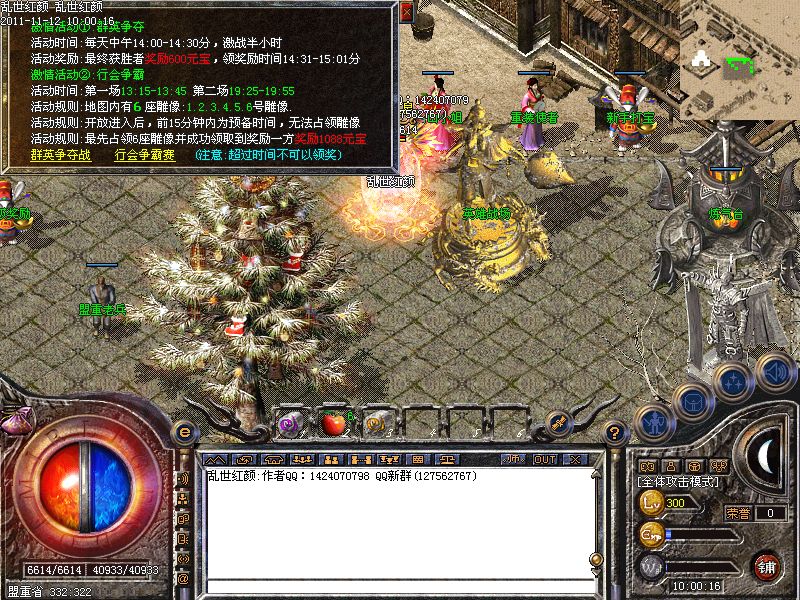Close the event announcement panel
The image size is (800, 600).
(406, 12)
